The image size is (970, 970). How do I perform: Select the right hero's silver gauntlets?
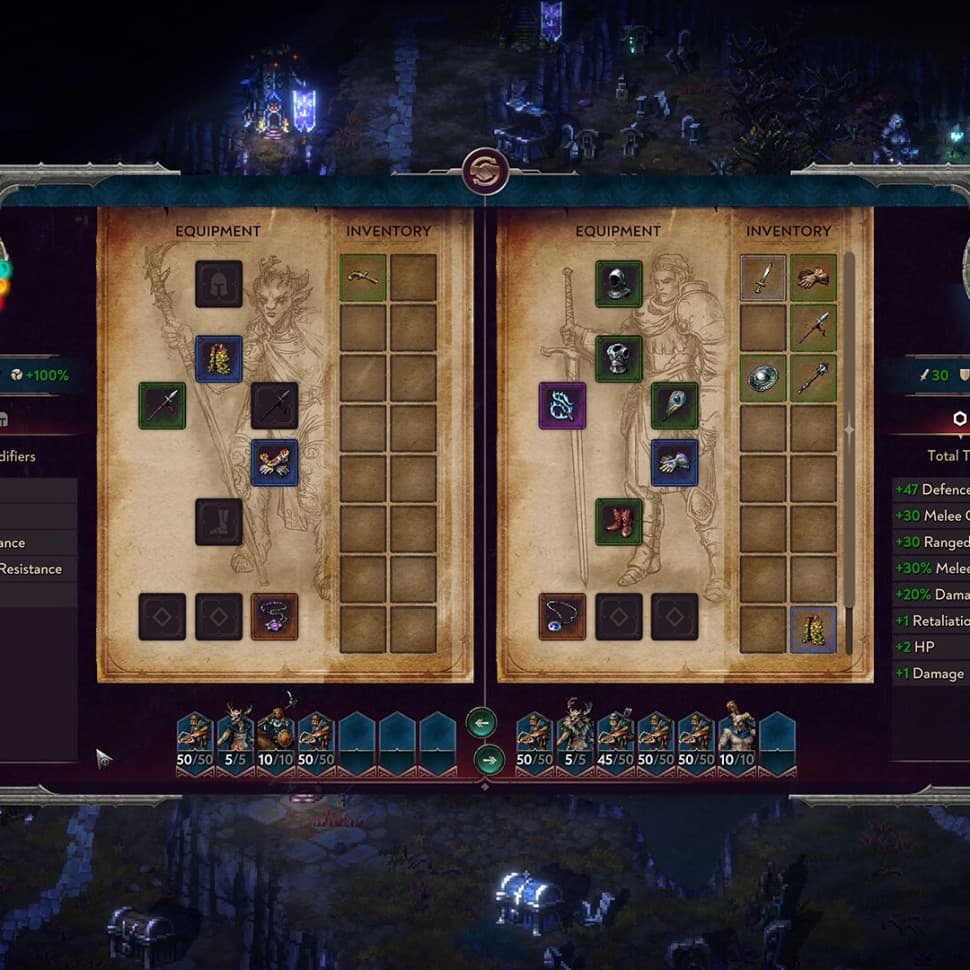pos(674,462)
